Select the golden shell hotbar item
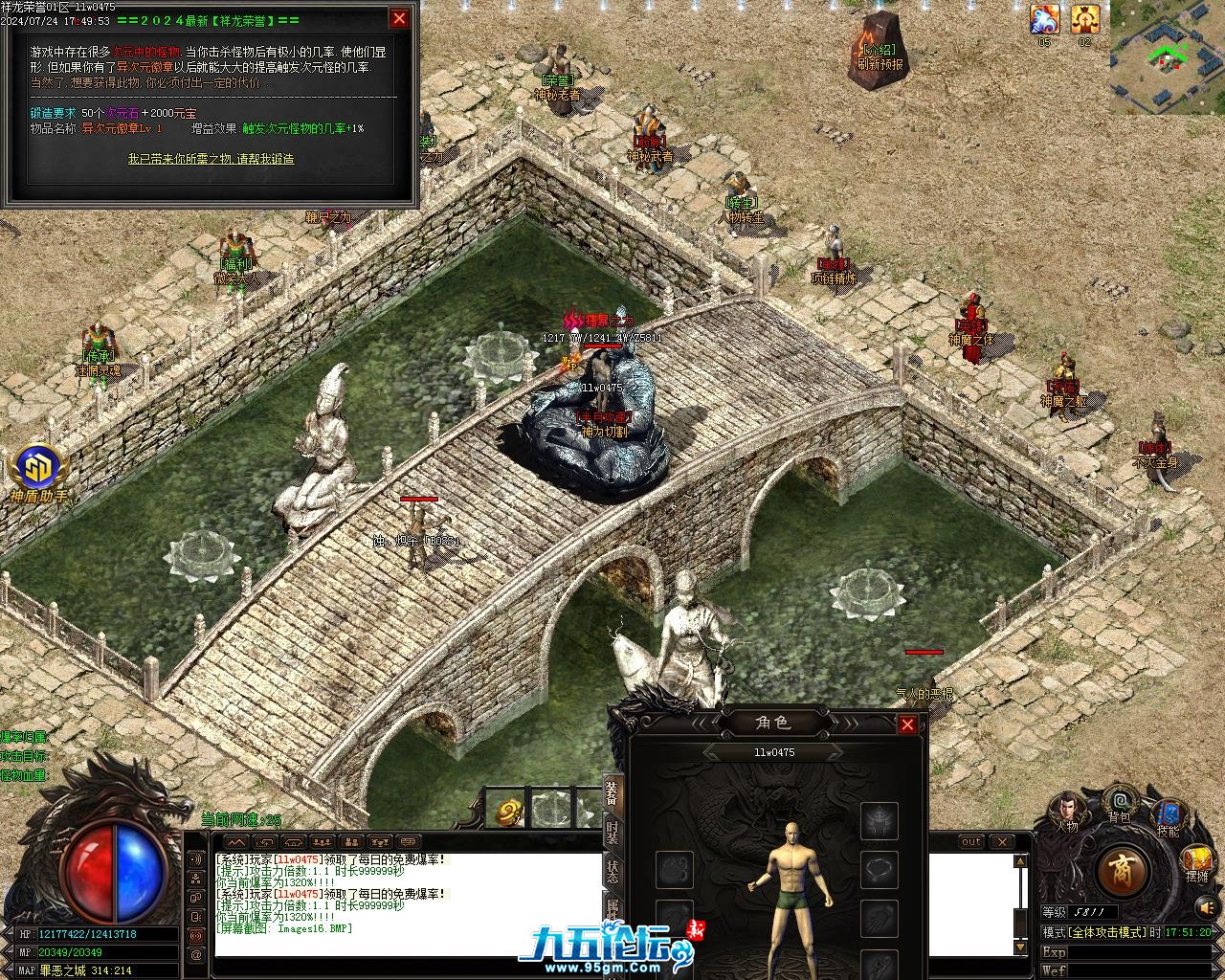The image size is (1225, 980). (508, 813)
